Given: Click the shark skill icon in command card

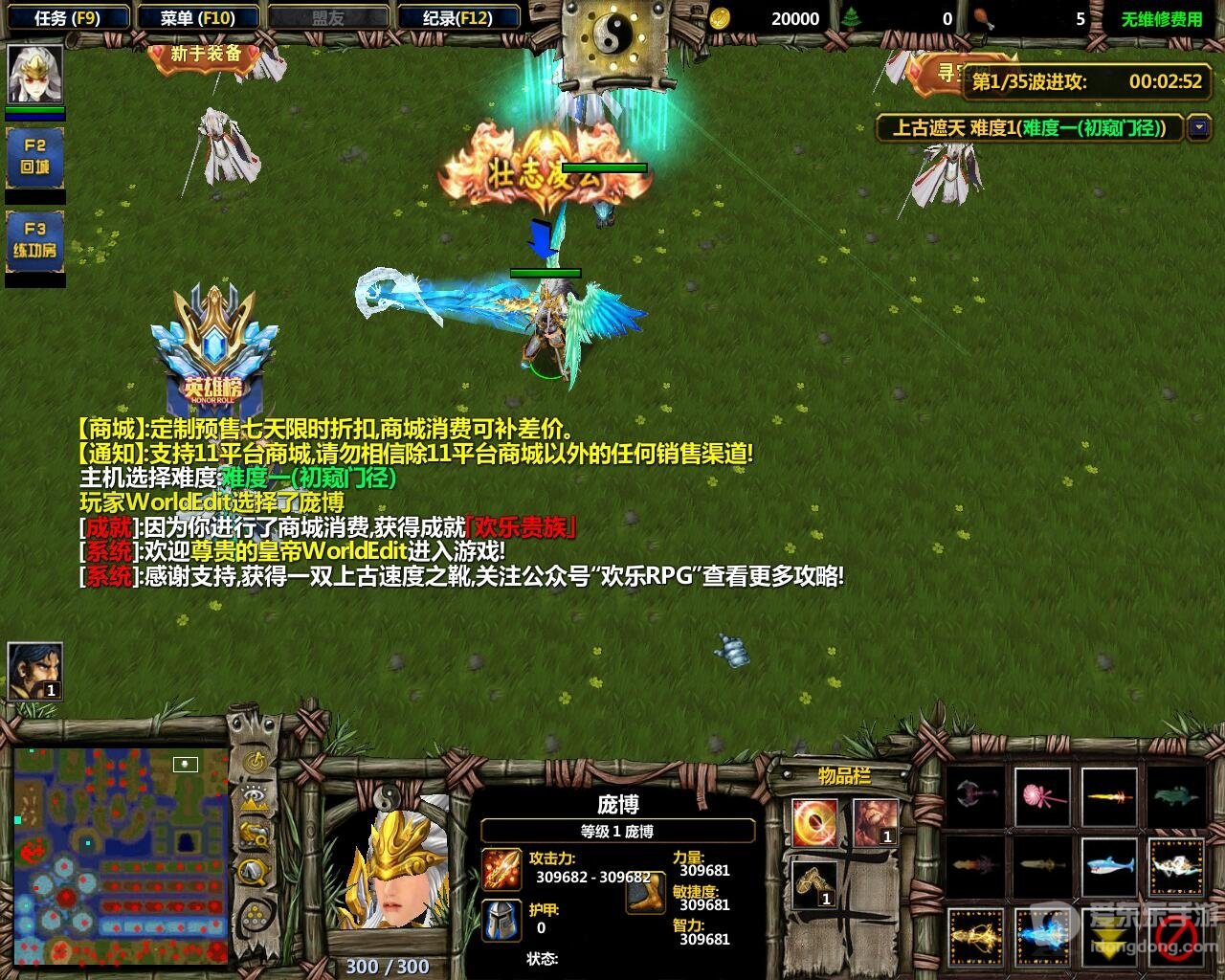Looking at the screenshot, I should [1109, 866].
